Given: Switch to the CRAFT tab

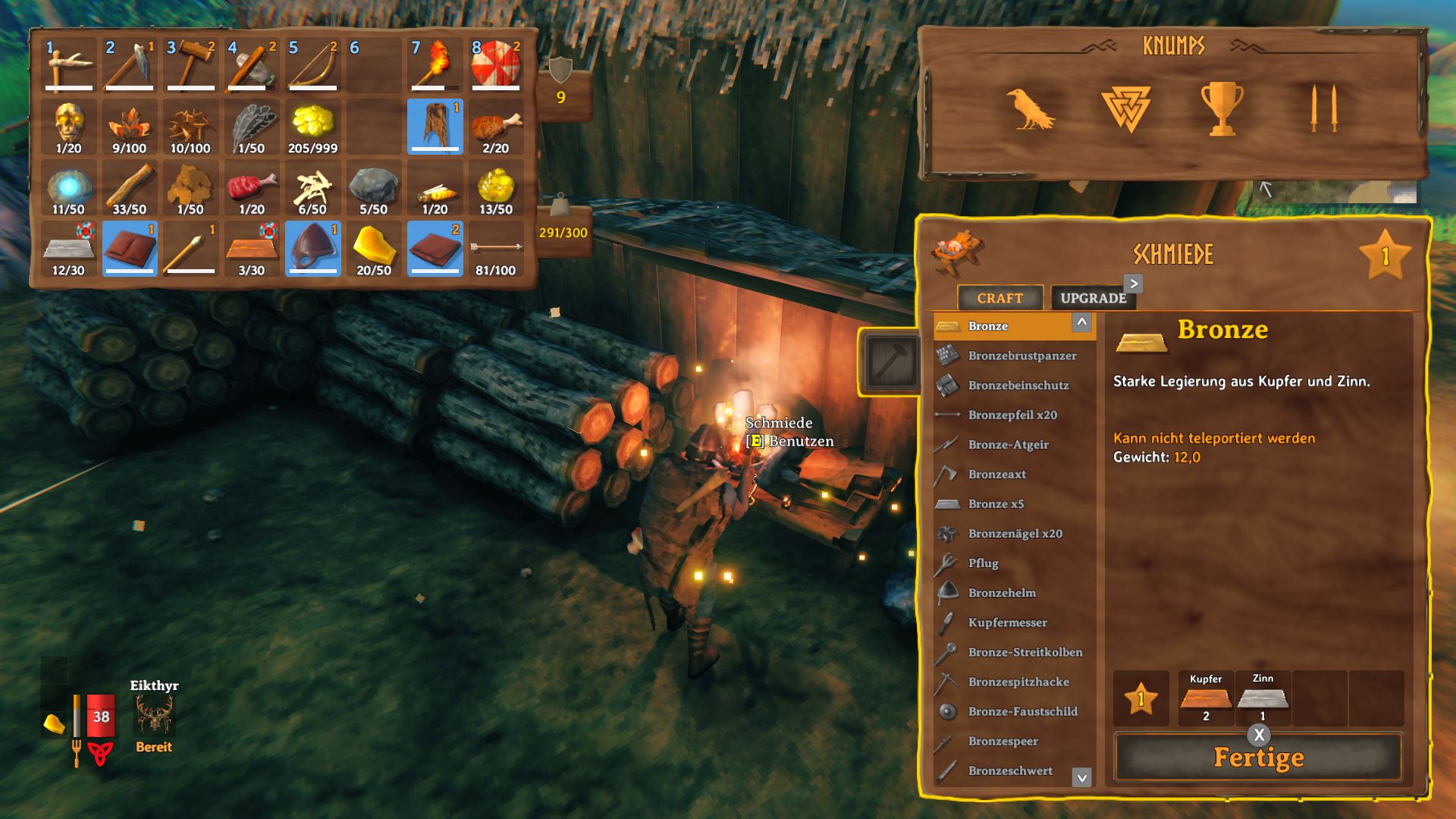Looking at the screenshot, I should tap(999, 298).
